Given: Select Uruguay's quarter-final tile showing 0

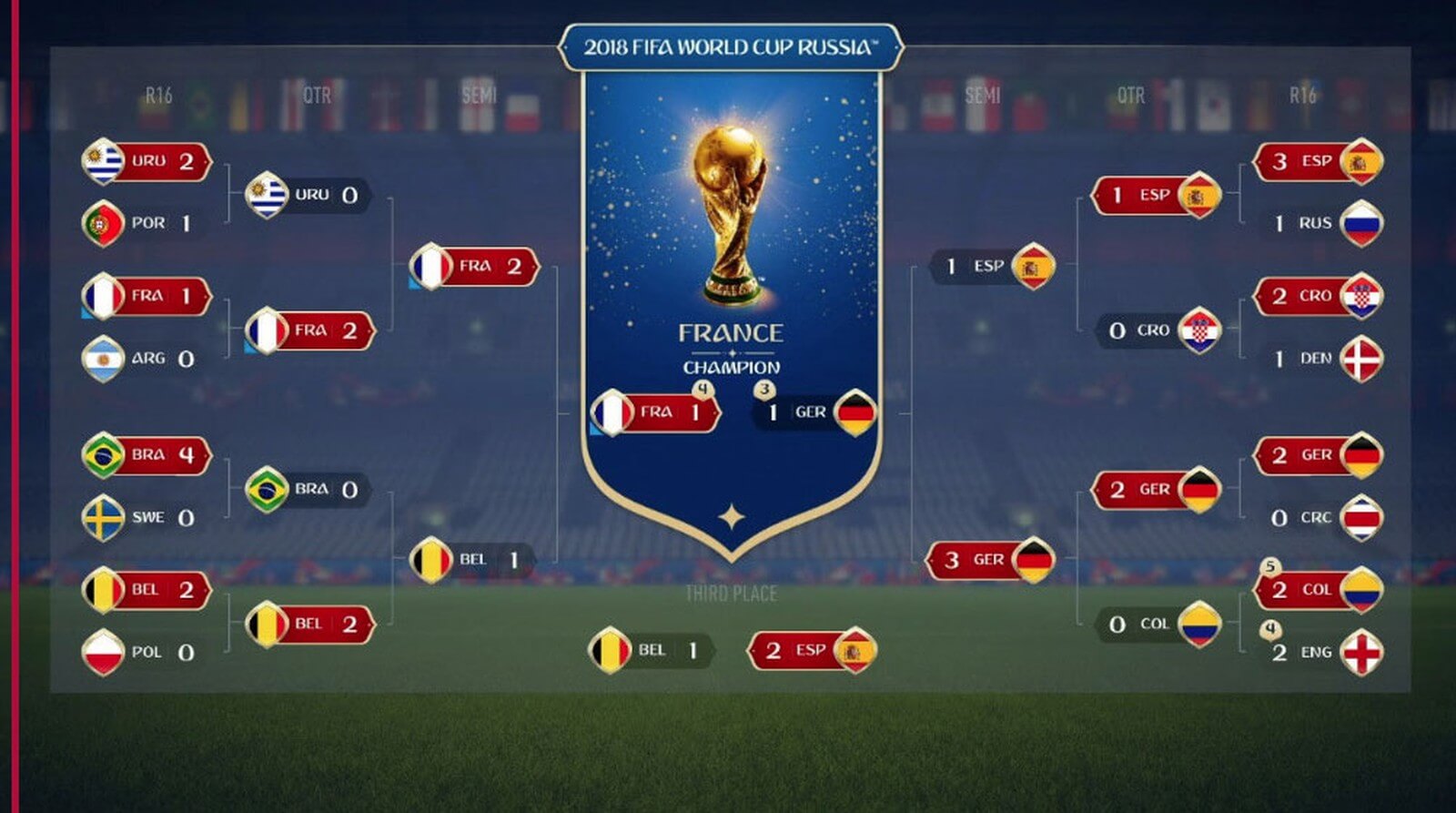Looking at the screenshot, I should tap(307, 195).
